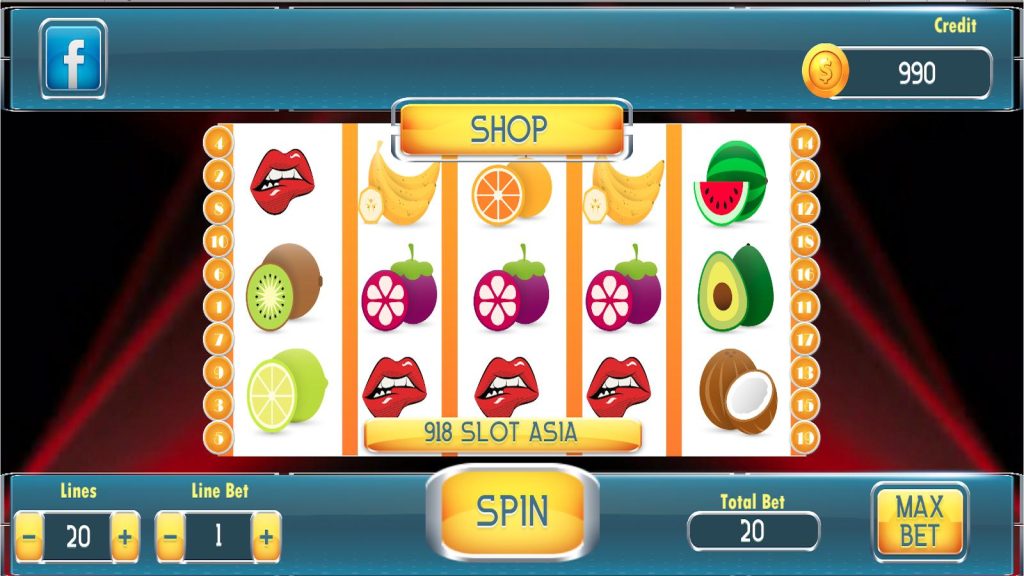This screenshot has height=576, width=1024.
Task: Increase the number of Lines
Action: [x=125, y=537]
